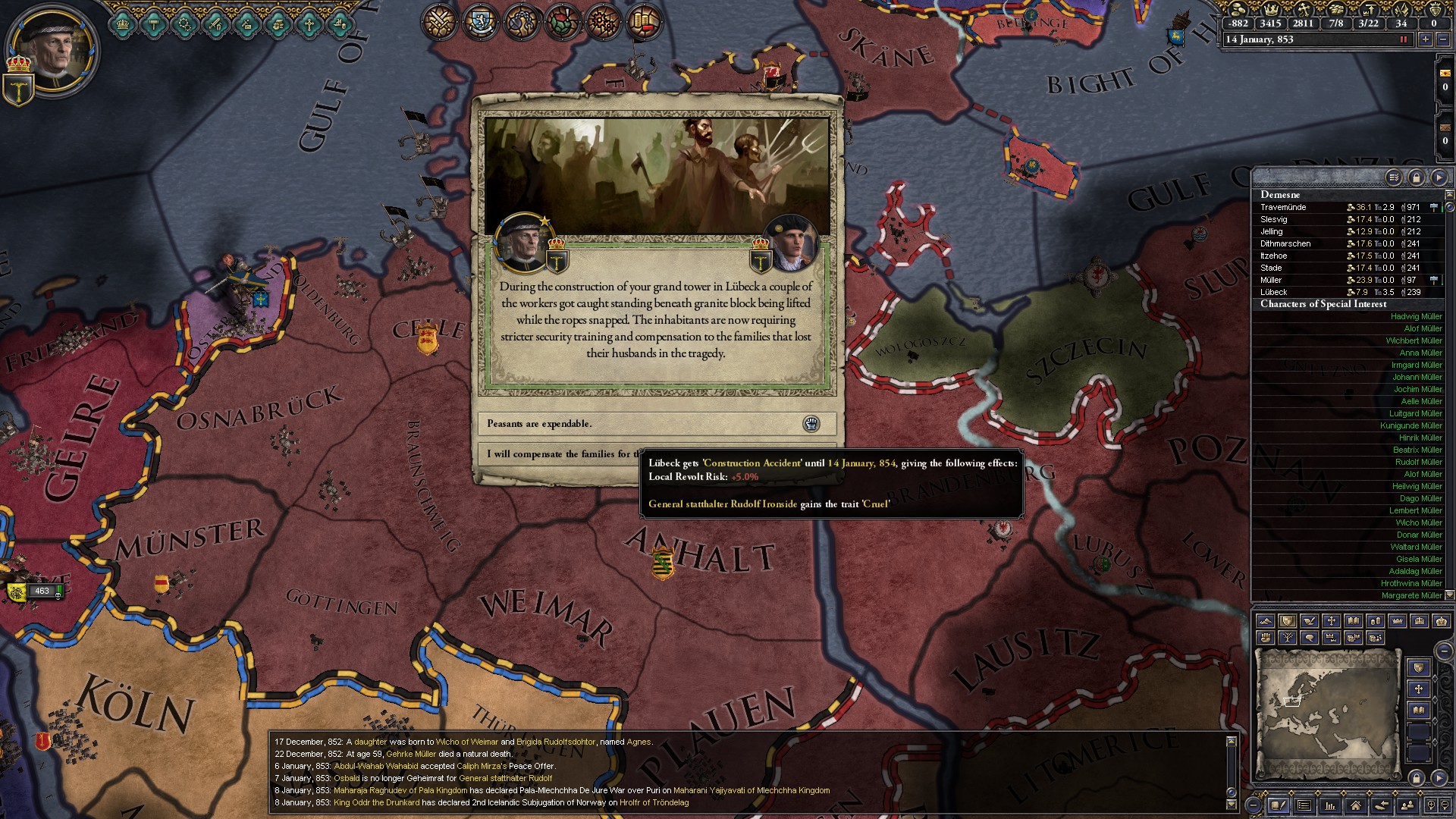Open the council menu with lion shield icon

(481, 20)
